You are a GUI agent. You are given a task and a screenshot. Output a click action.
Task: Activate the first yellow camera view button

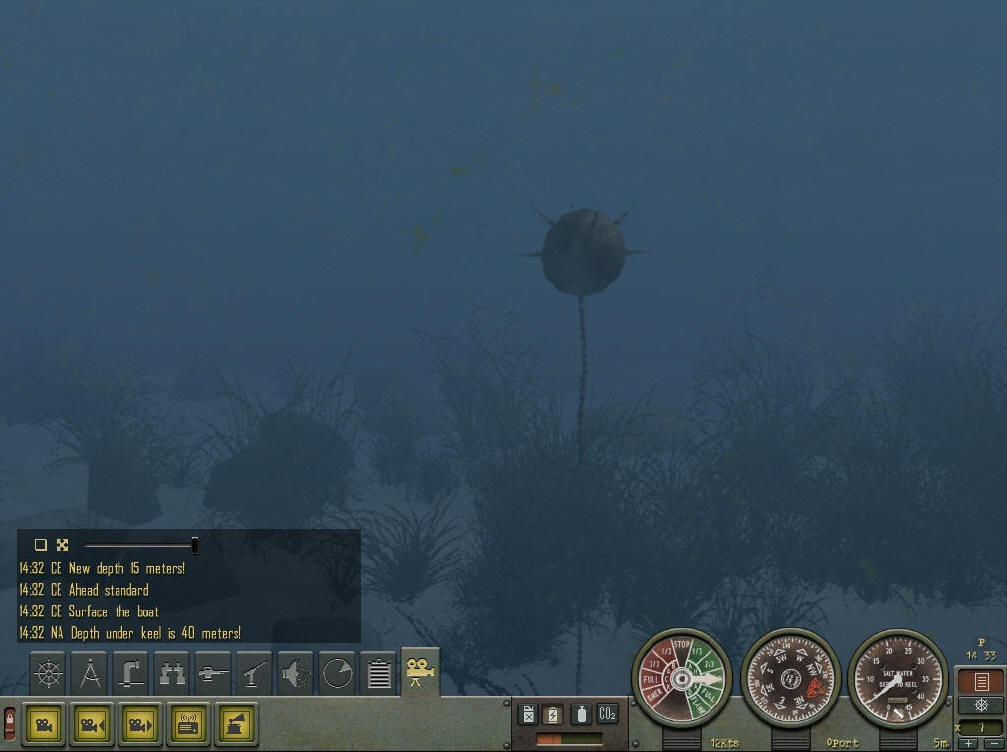tap(44, 722)
